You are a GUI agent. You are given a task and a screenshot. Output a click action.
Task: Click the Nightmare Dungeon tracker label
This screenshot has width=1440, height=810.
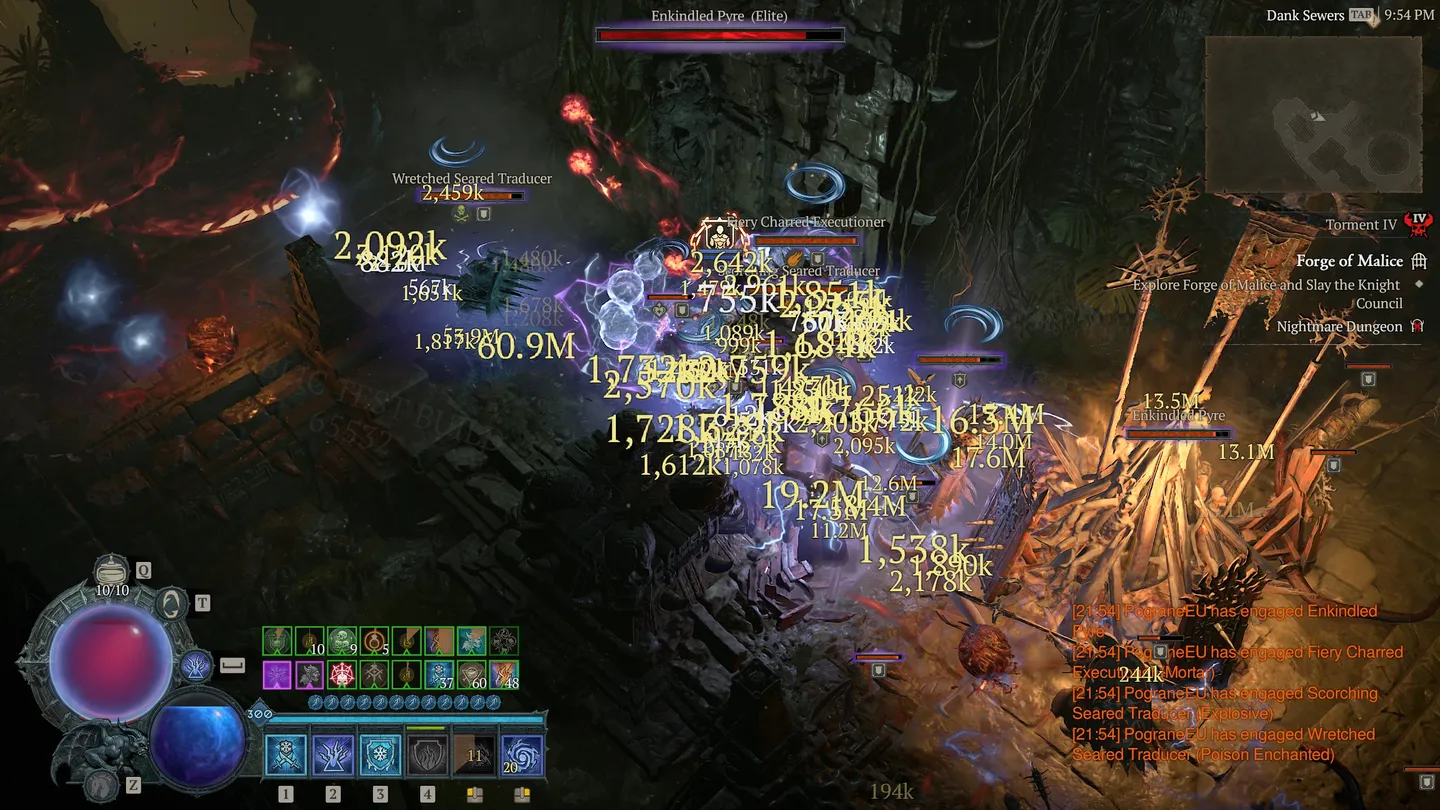point(1339,327)
